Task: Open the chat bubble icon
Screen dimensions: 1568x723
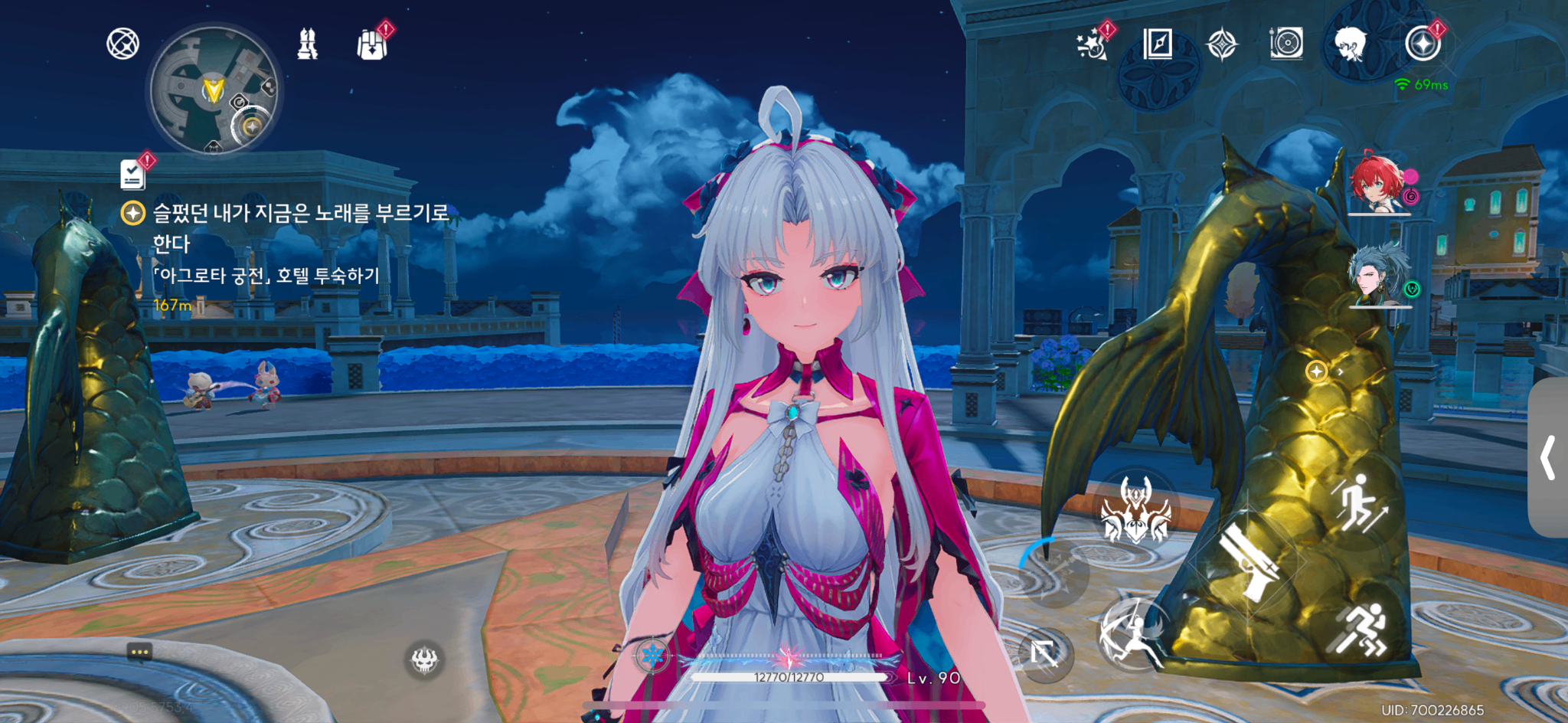Action: pos(139,652)
